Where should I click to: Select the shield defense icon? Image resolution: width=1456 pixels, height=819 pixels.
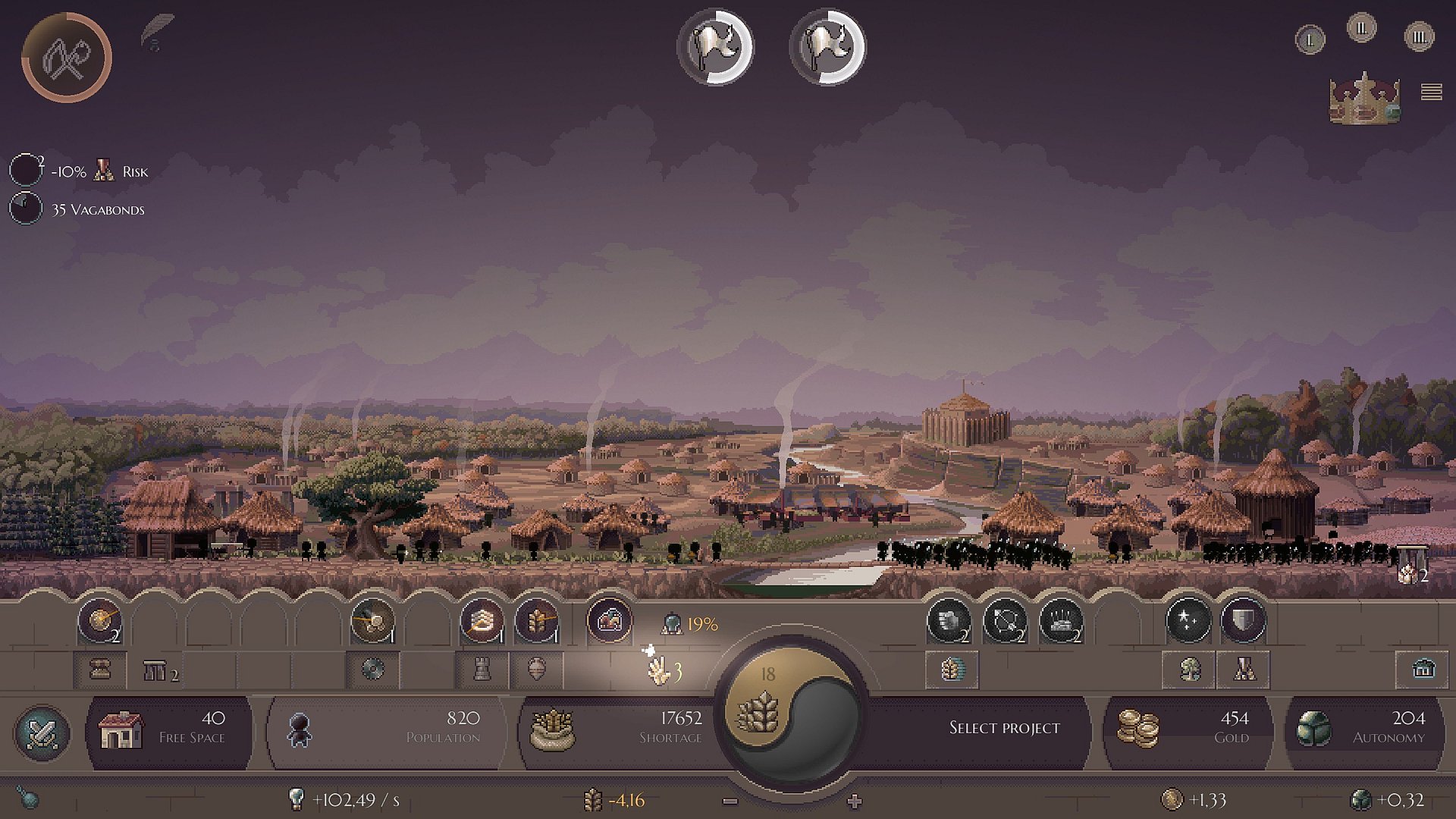[x=1243, y=622]
